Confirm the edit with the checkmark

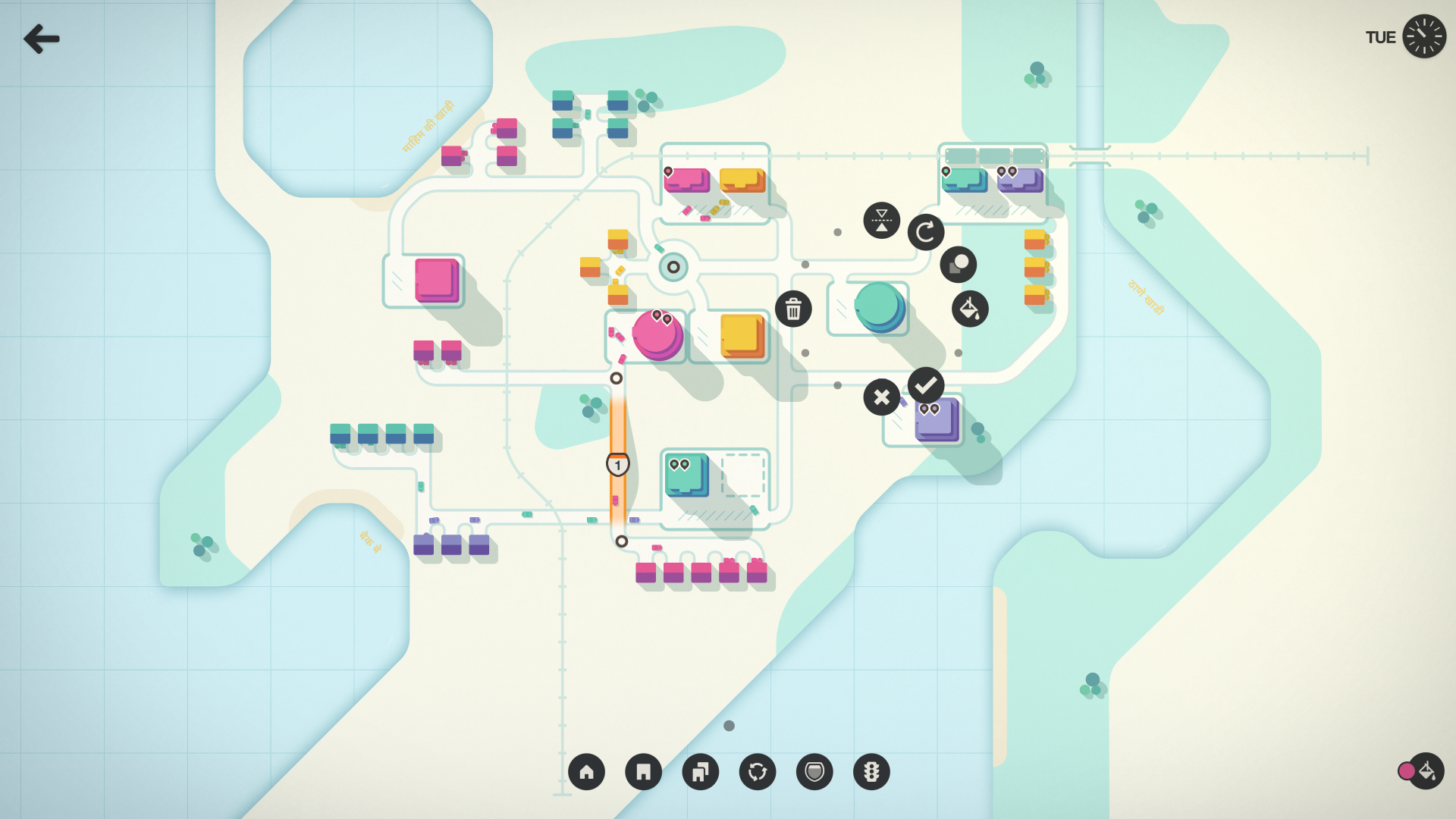click(925, 386)
